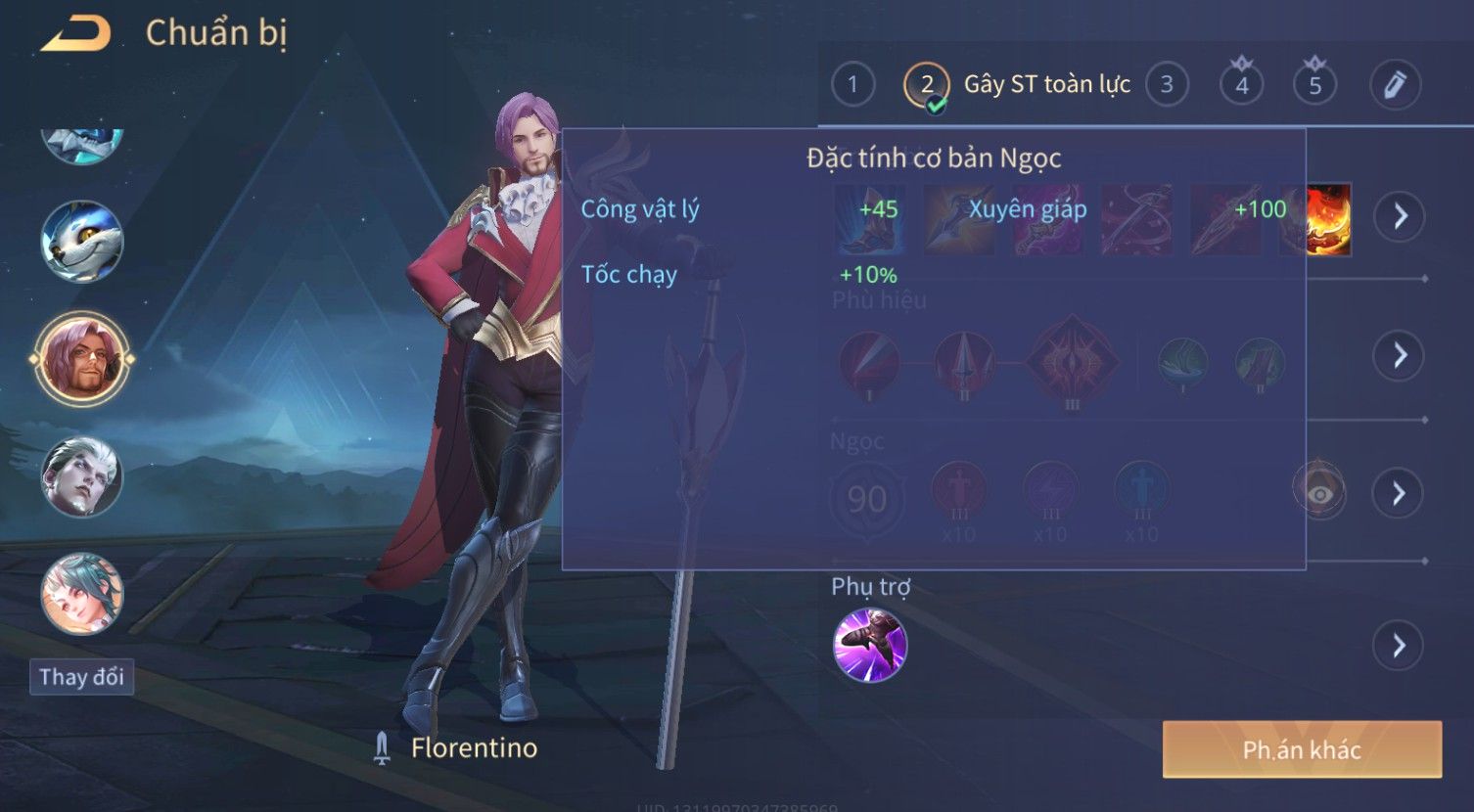1474x812 pixels.
Task: Open the Phụ trợ spell arrow
Action: pyautogui.click(x=1398, y=646)
